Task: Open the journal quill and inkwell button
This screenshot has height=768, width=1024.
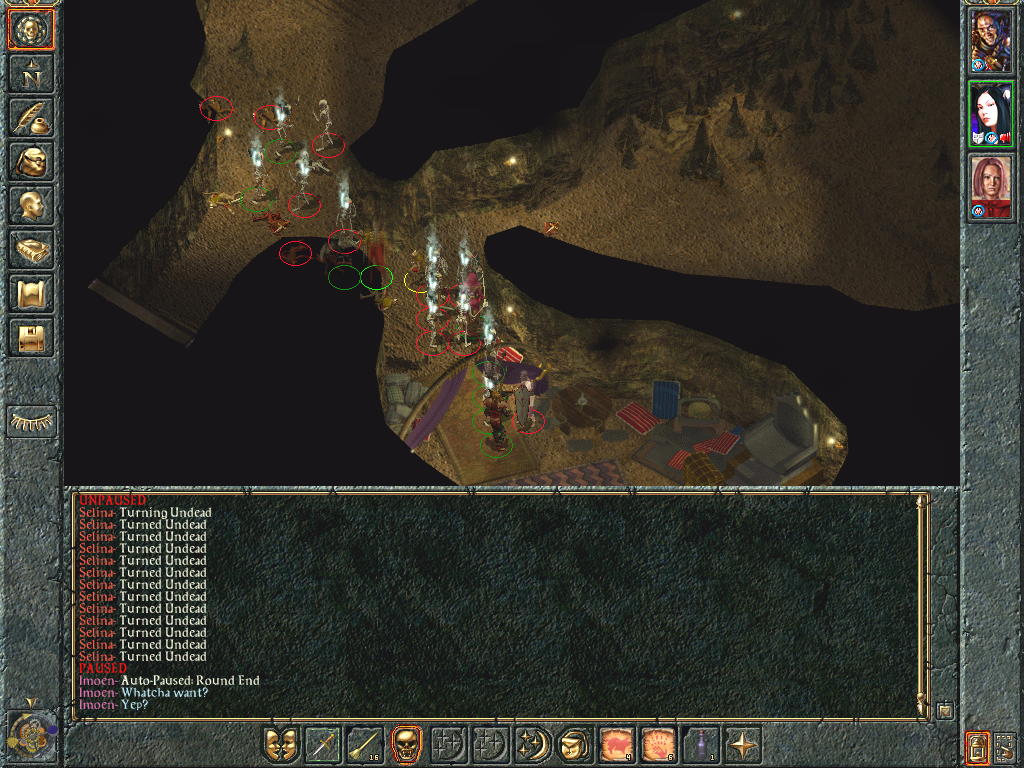Action: (31, 117)
